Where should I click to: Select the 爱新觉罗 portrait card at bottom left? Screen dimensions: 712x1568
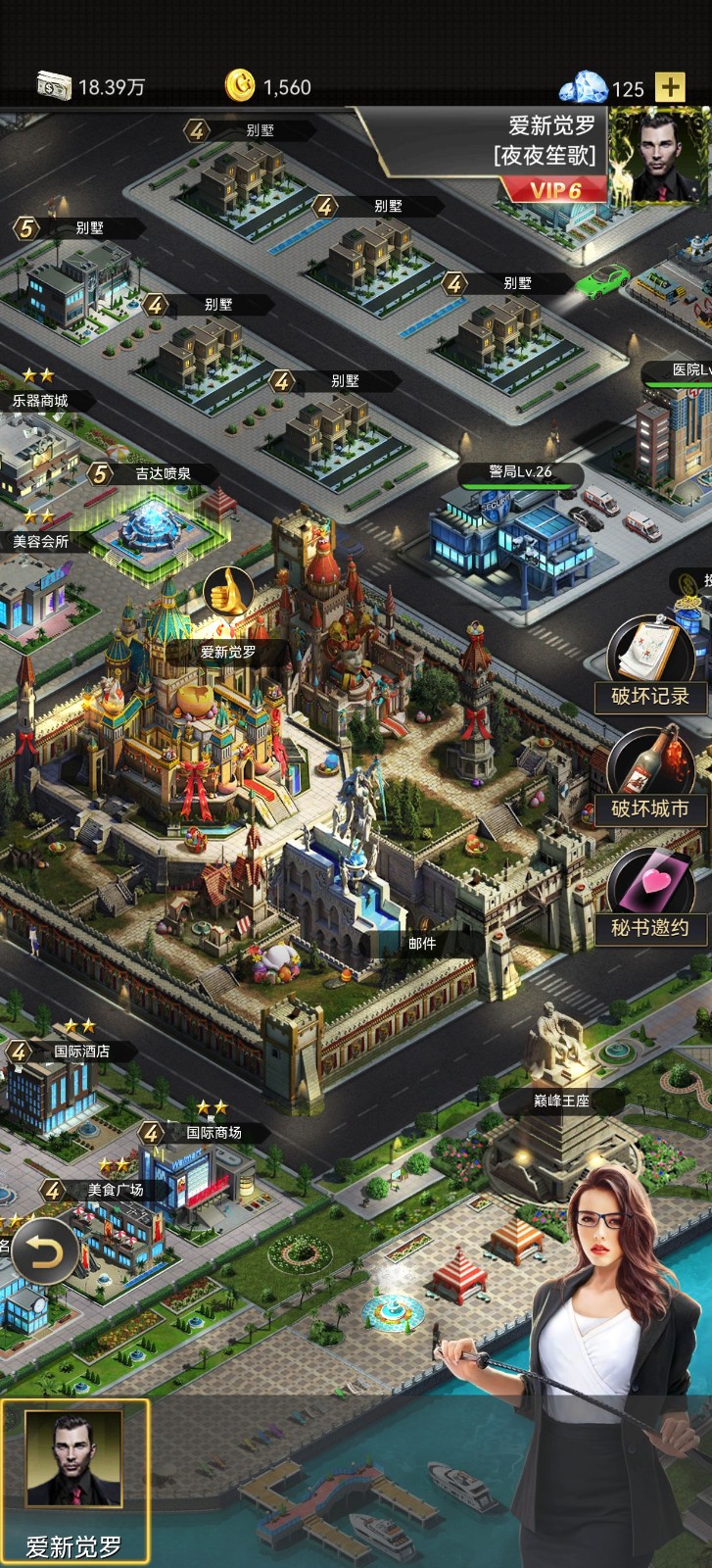click(74, 1481)
